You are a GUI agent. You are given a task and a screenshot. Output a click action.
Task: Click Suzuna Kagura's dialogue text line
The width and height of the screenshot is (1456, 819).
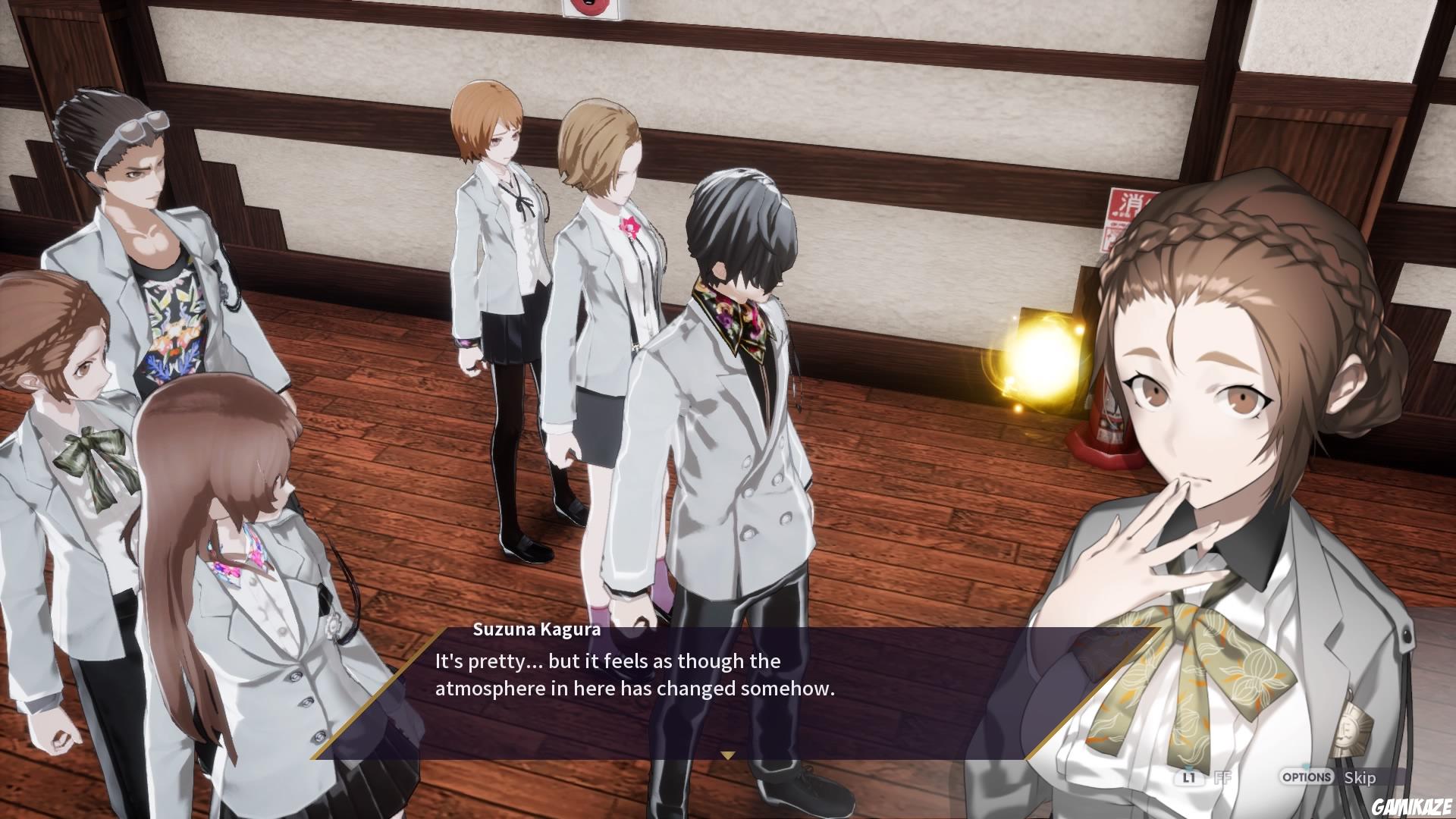[607, 661]
